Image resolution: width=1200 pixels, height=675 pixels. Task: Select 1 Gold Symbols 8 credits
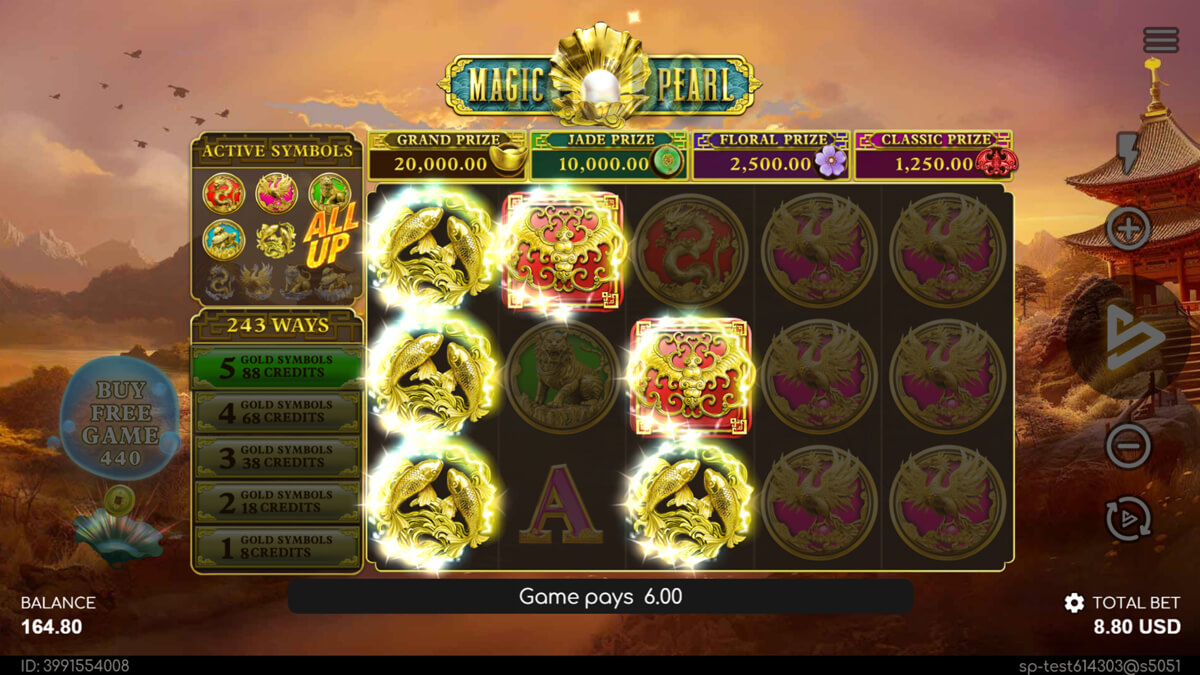277,547
